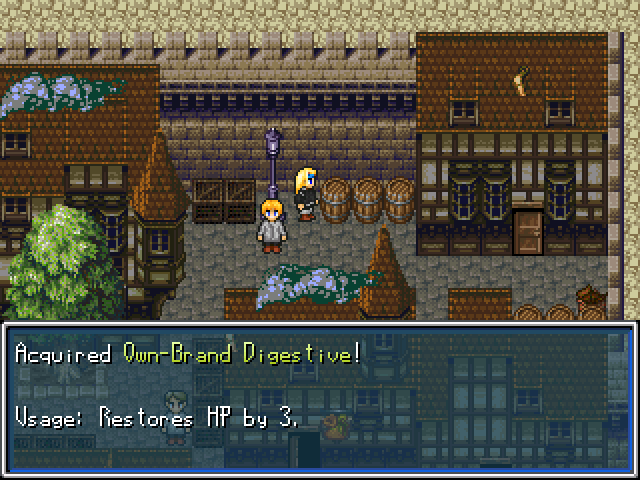The height and width of the screenshot is (480, 640).
Task: Dismiss the Acquired Own-Brand Digestive message box
Action: tap(320, 396)
